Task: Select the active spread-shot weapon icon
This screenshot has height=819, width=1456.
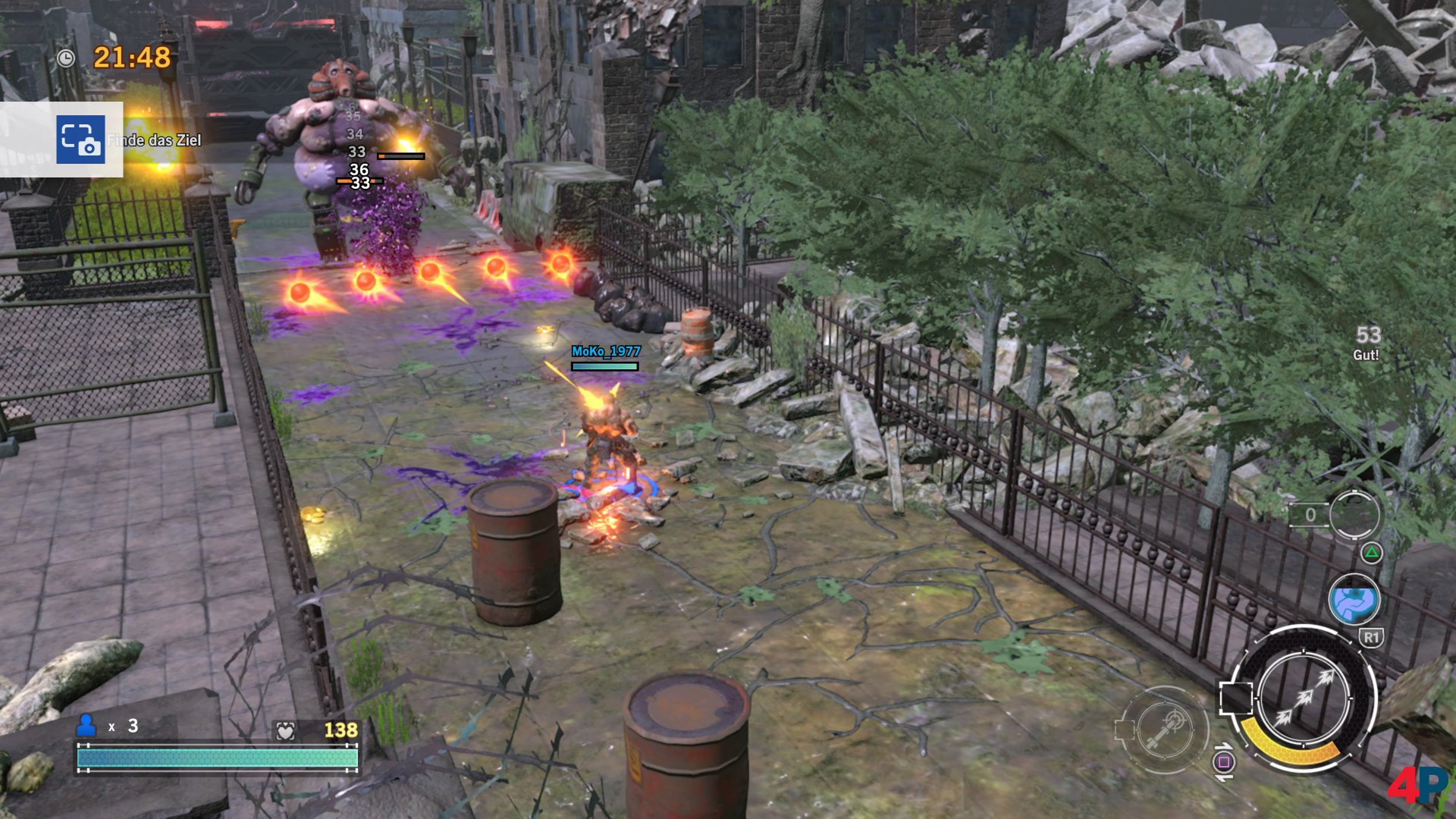Action: tap(1303, 698)
